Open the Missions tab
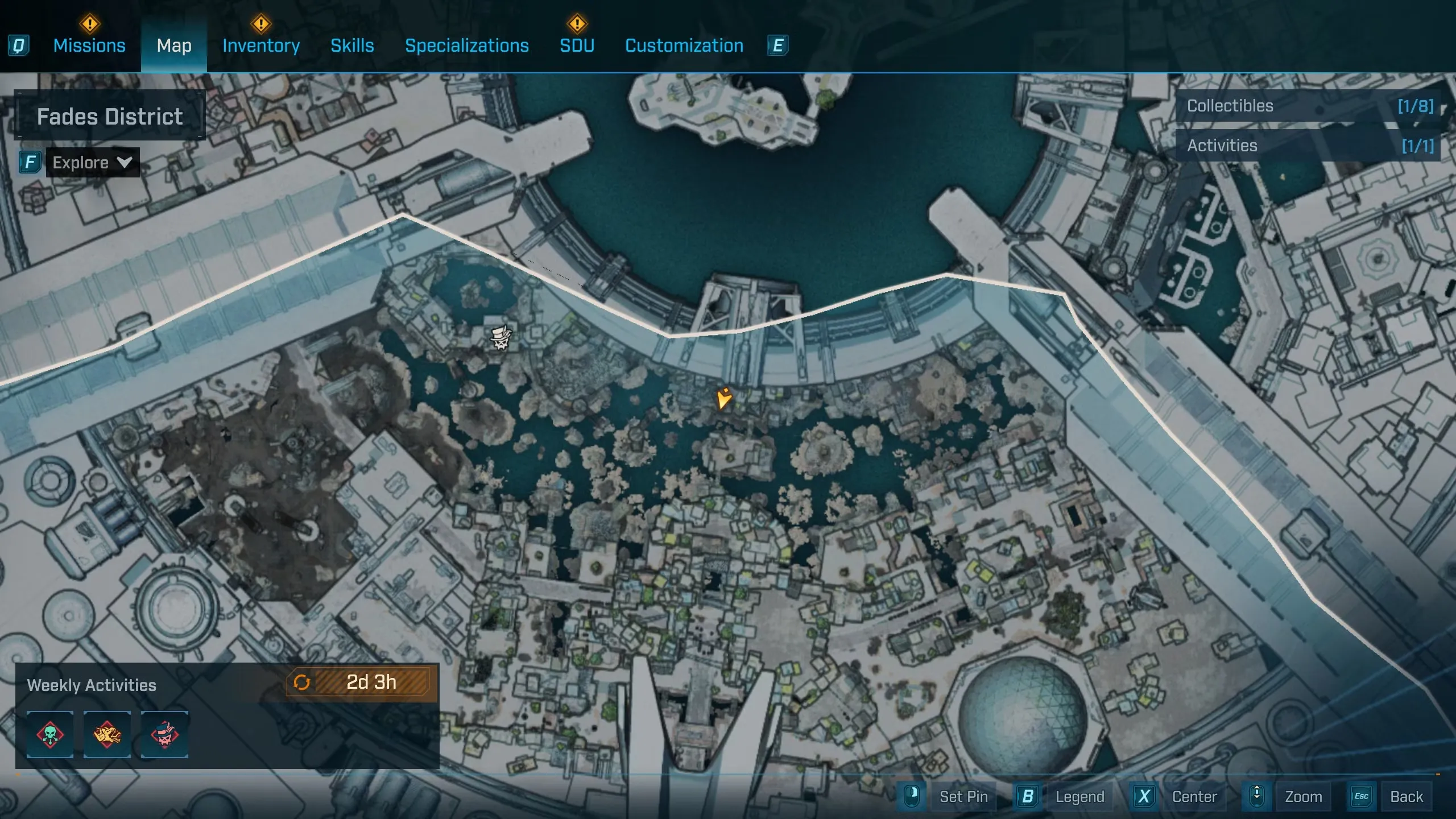Screen dimensions: 1456x819 (x=89, y=45)
